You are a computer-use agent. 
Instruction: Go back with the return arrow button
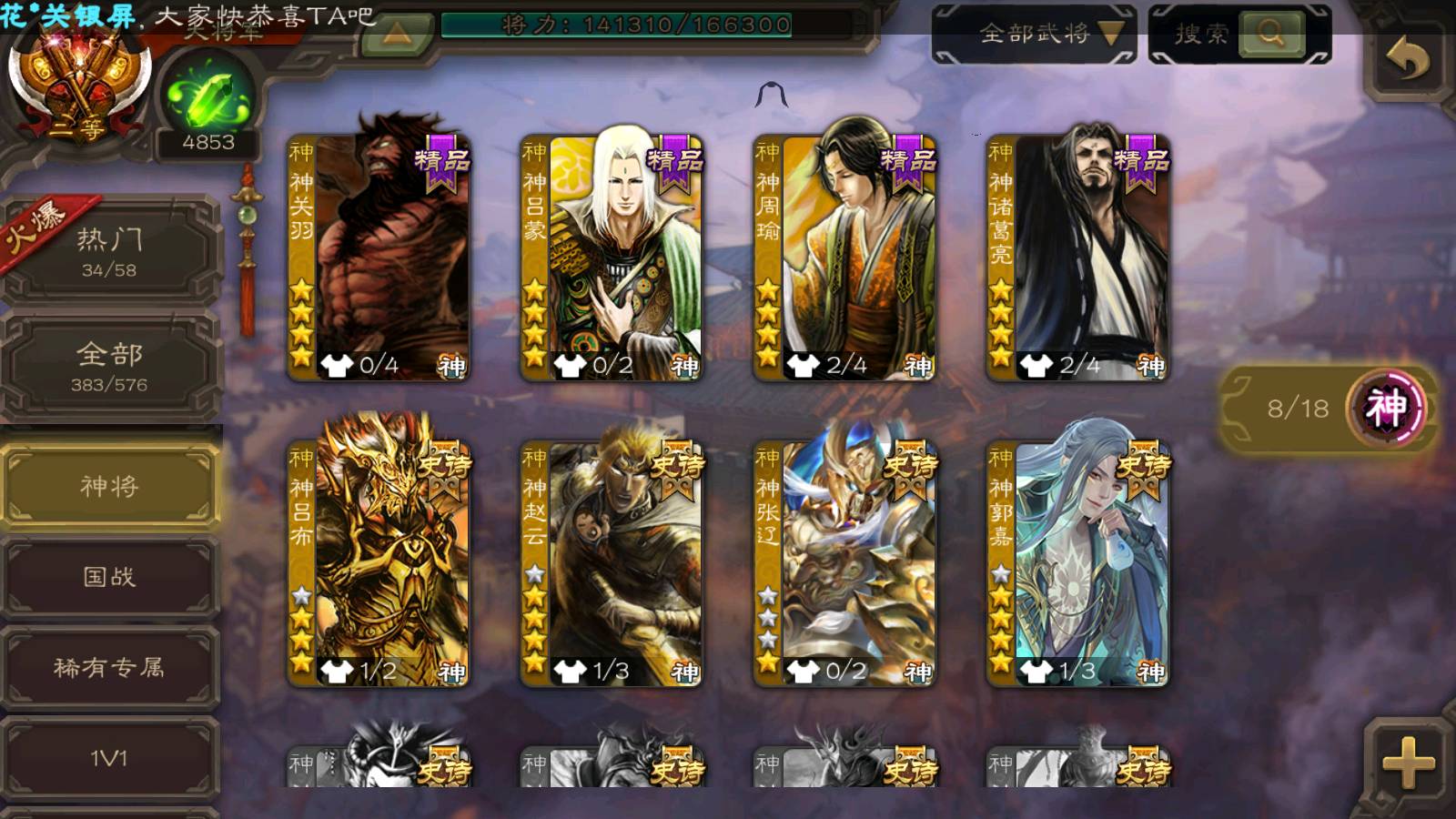tap(1408, 60)
